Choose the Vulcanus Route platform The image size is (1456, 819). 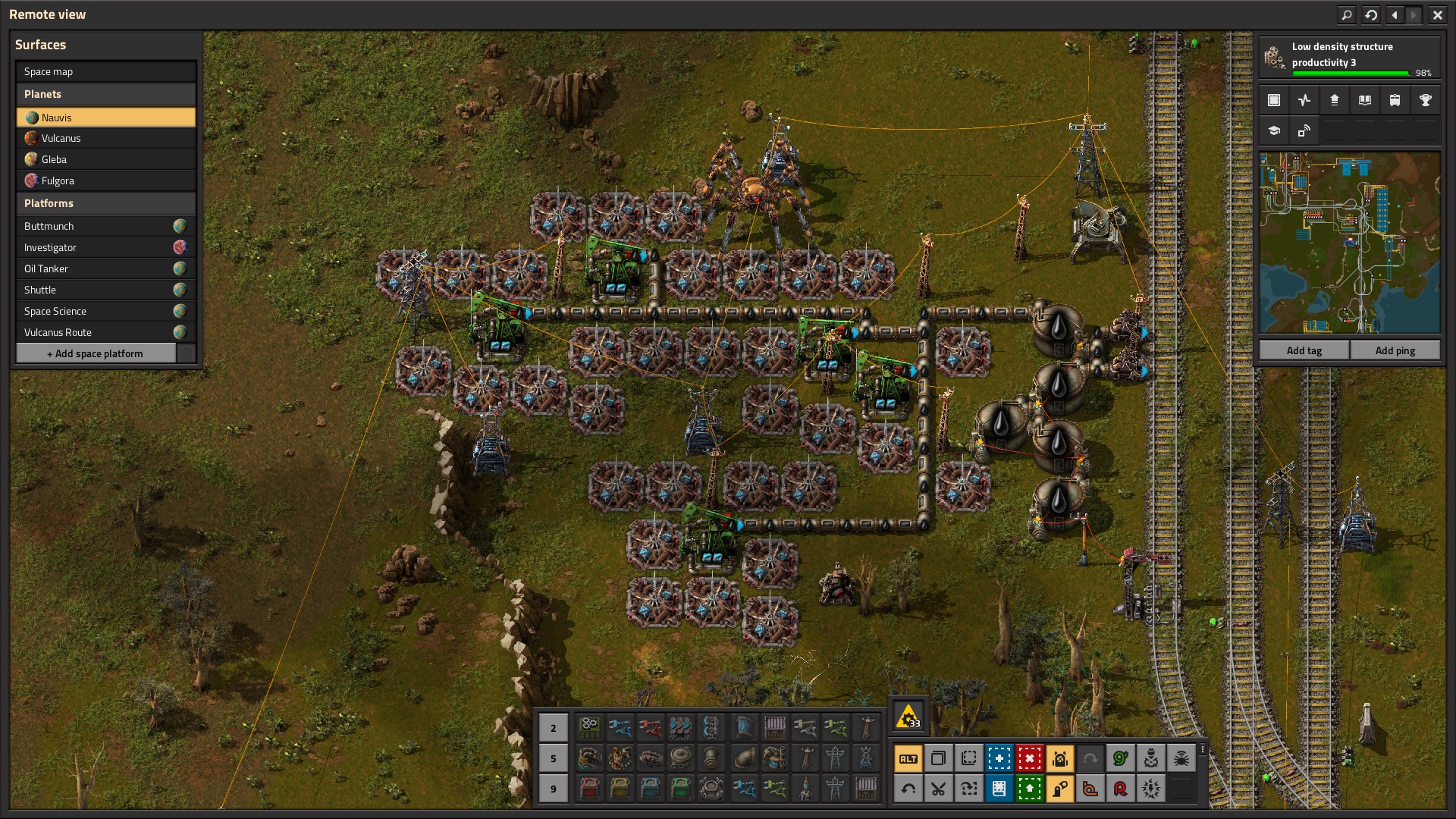(105, 332)
